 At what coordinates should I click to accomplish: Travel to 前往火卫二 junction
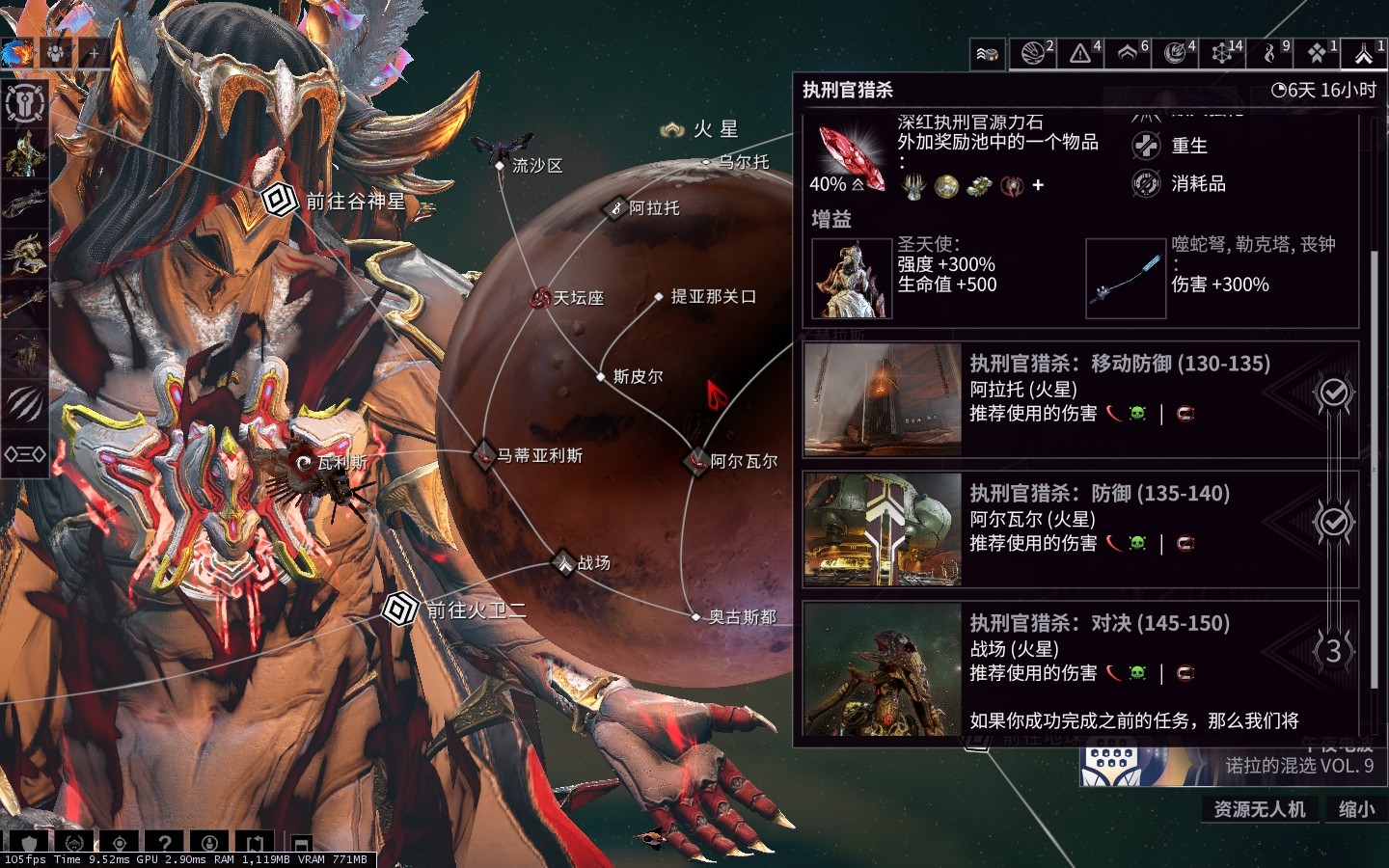[x=397, y=610]
